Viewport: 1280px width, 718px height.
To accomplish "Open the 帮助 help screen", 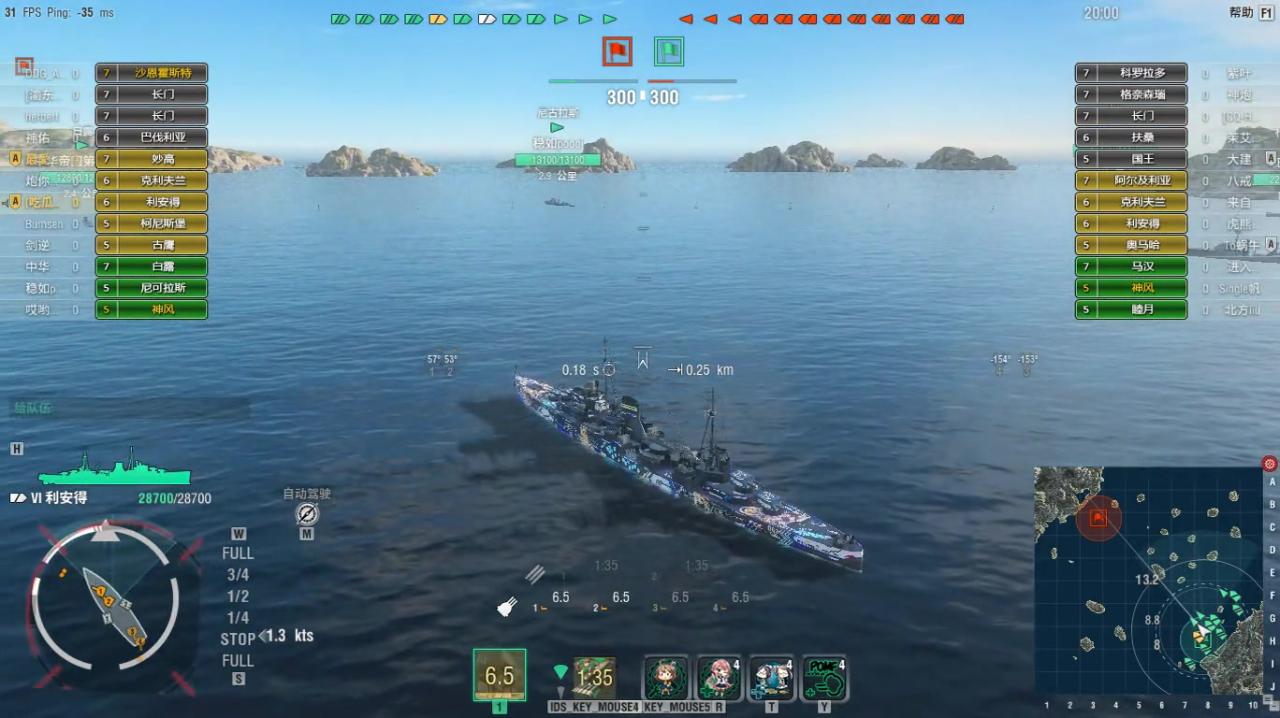I will coord(1241,12).
